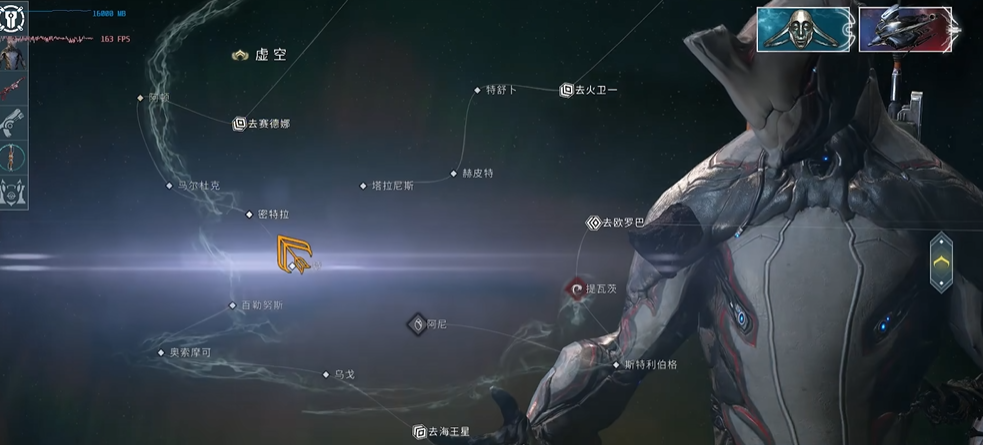983x445 pixels.
Task: Go to the 去欧罗巴 junction
Action: pos(593,222)
